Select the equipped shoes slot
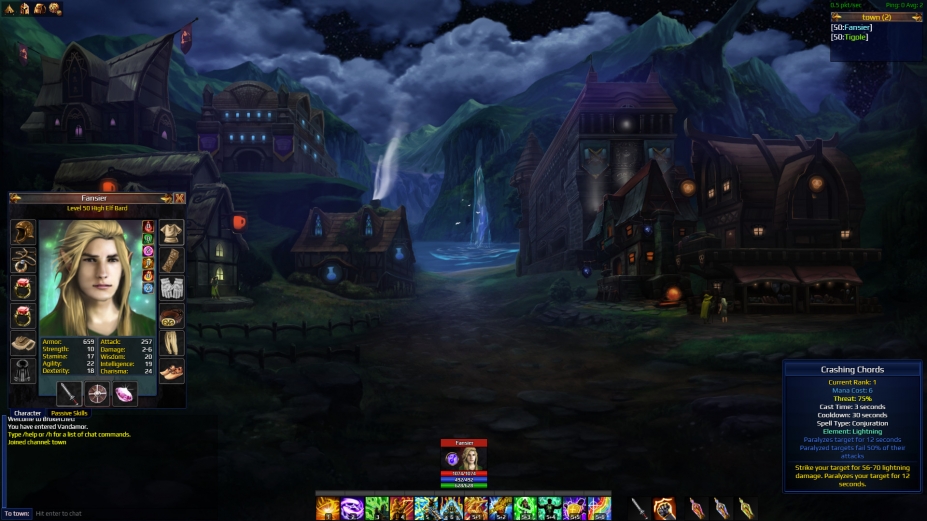927x521 pixels. click(x=172, y=371)
